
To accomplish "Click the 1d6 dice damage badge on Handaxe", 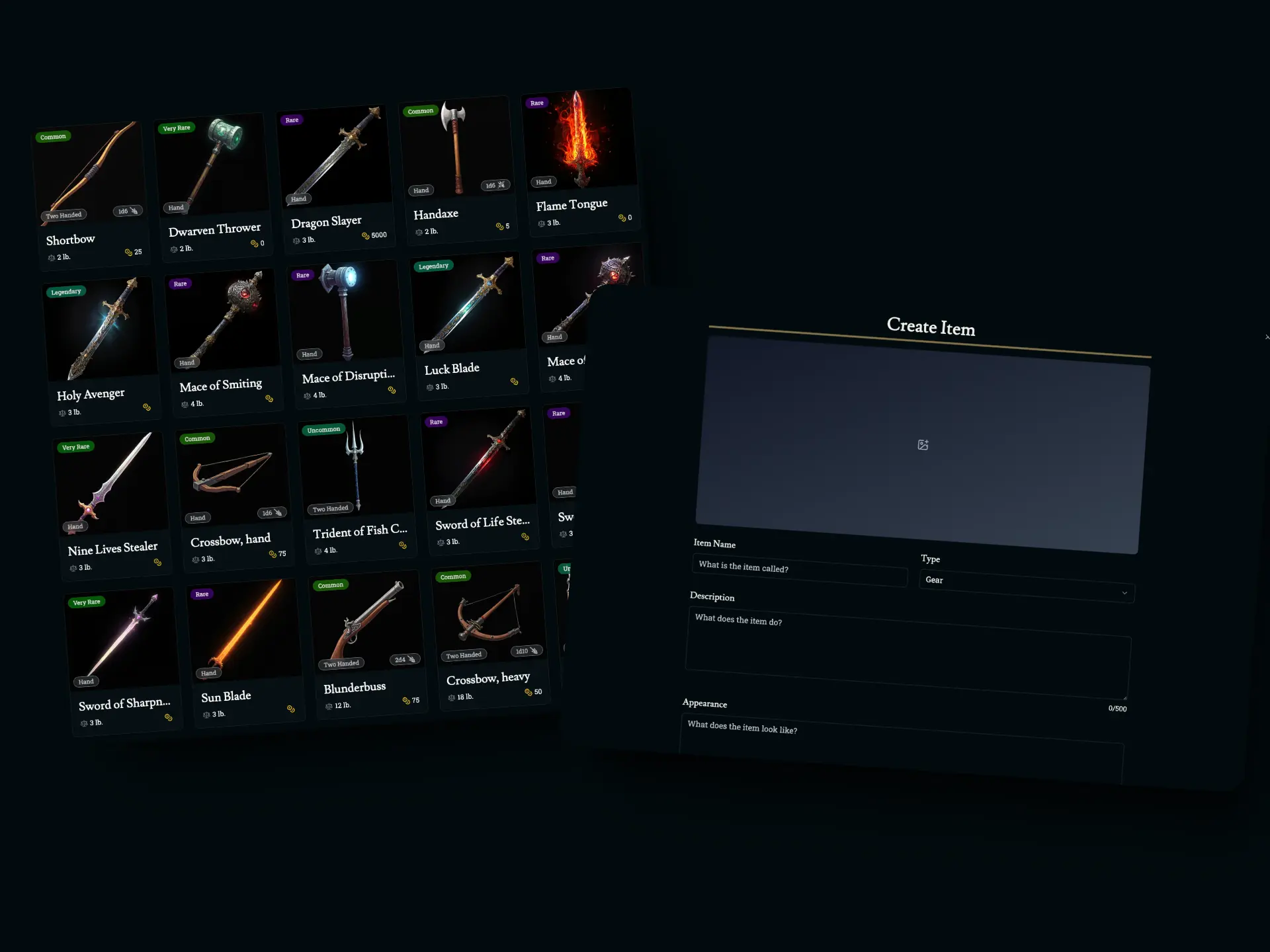I will pos(495,185).
